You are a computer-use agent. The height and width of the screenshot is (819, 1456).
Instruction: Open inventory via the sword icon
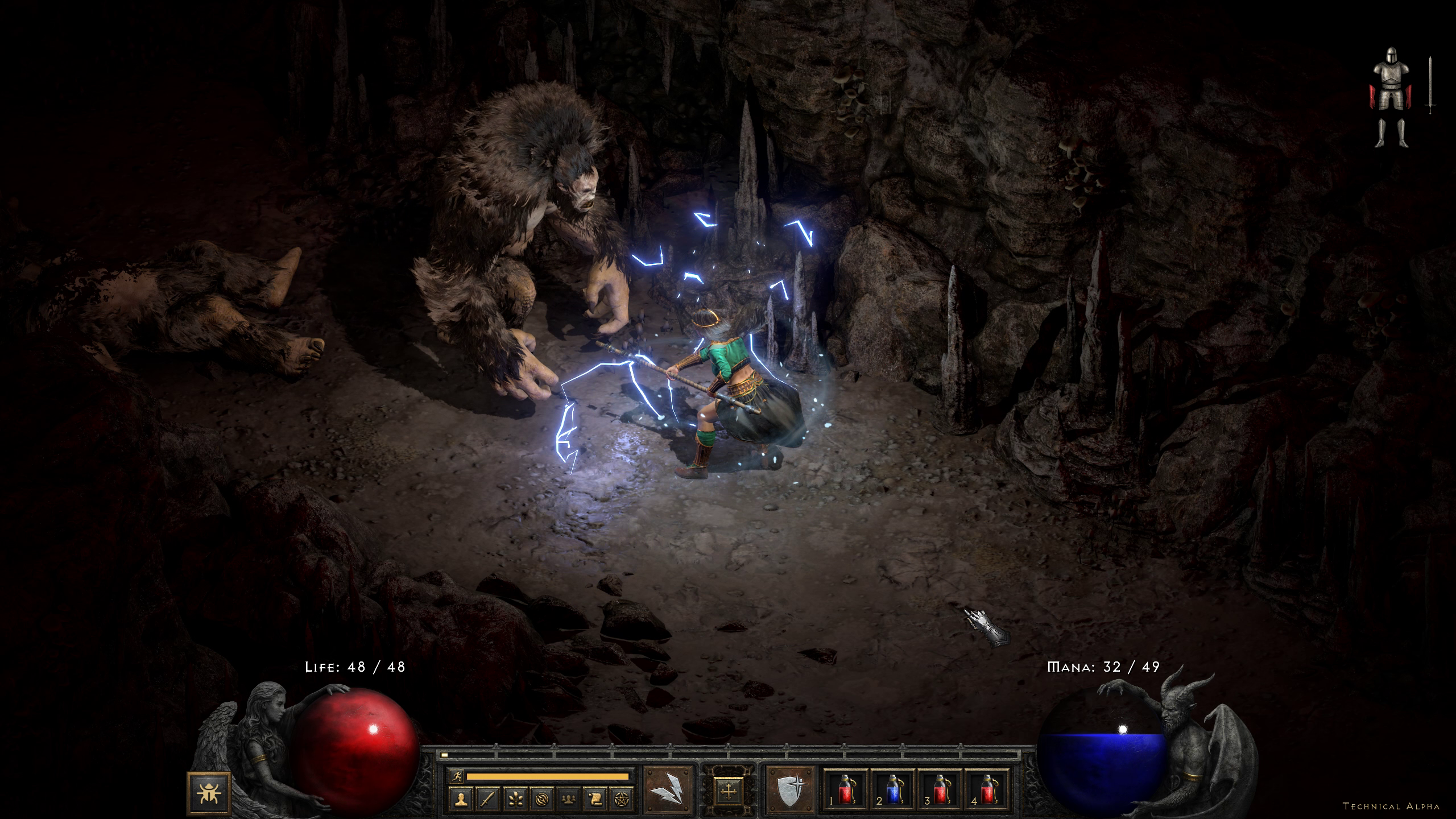point(488,800)
